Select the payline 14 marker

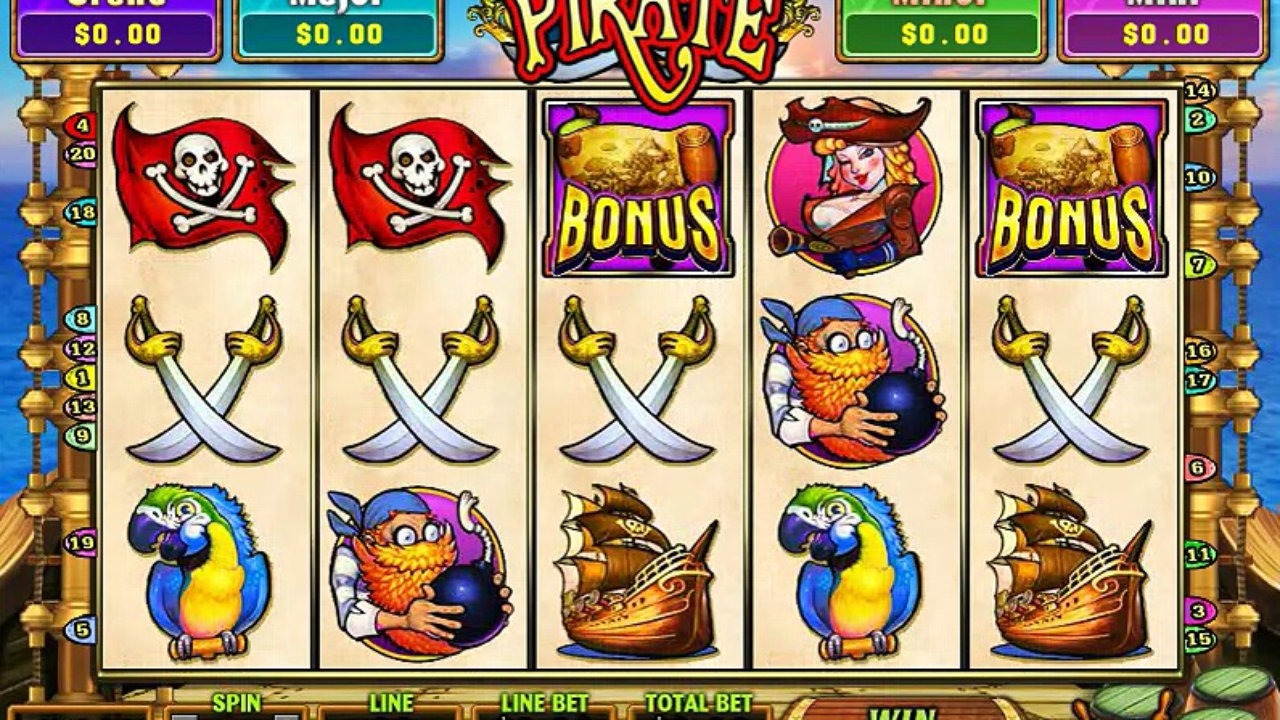[x=1199, y=91]
